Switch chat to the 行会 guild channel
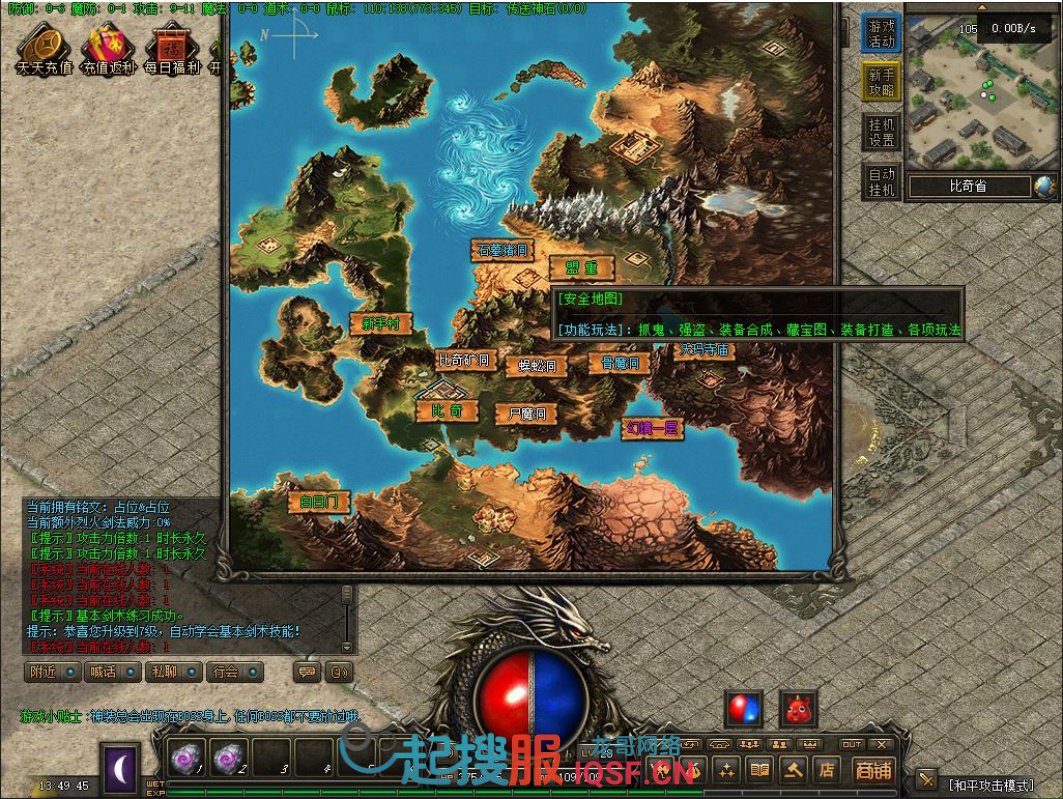The height and width of the screenshot is (799, 1063). click(x=234, y=672)
